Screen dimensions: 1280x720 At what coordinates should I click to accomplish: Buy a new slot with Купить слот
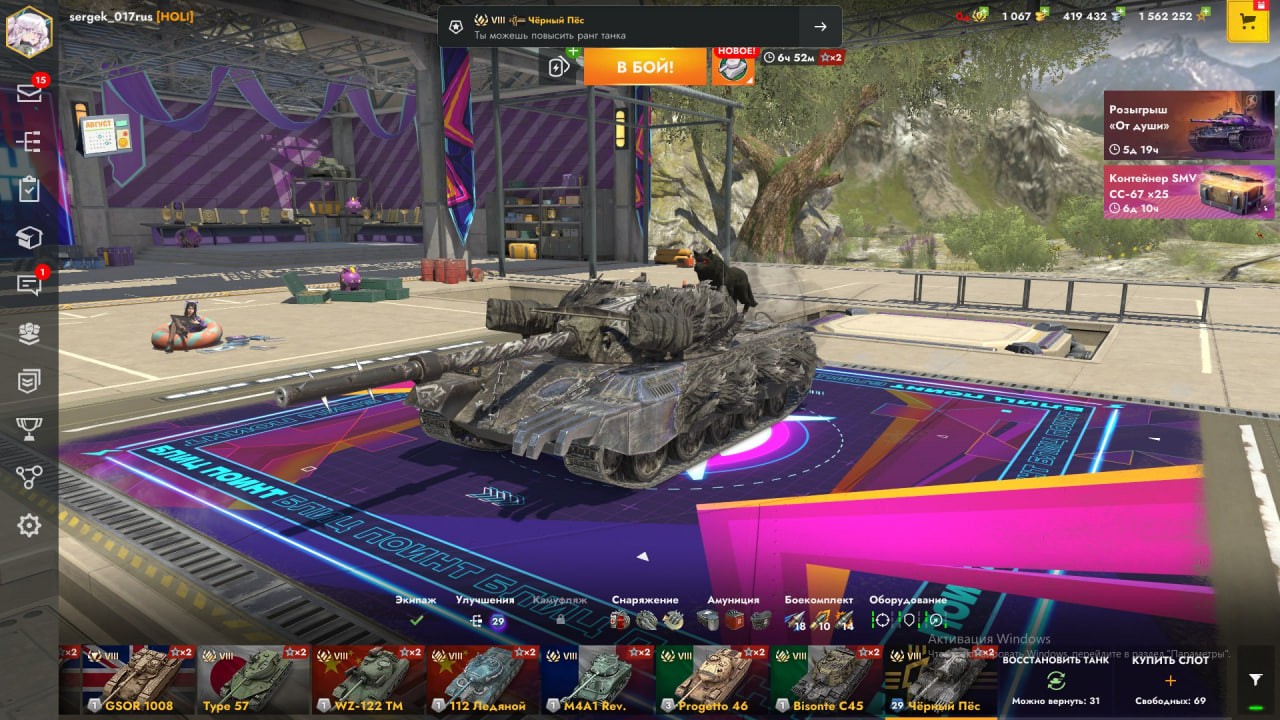click(x=1170, y=680)
